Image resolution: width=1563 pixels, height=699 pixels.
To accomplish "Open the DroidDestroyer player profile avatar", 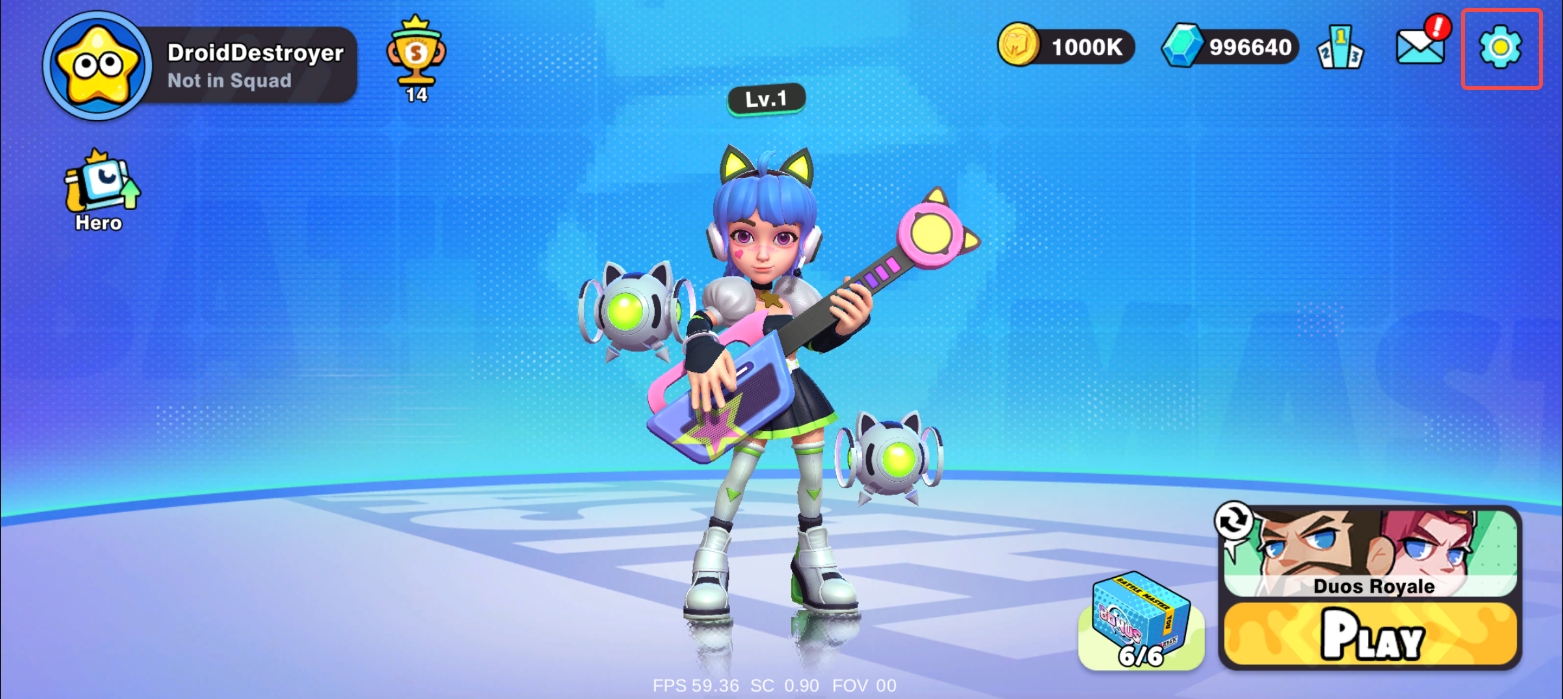I will (95, 65).
